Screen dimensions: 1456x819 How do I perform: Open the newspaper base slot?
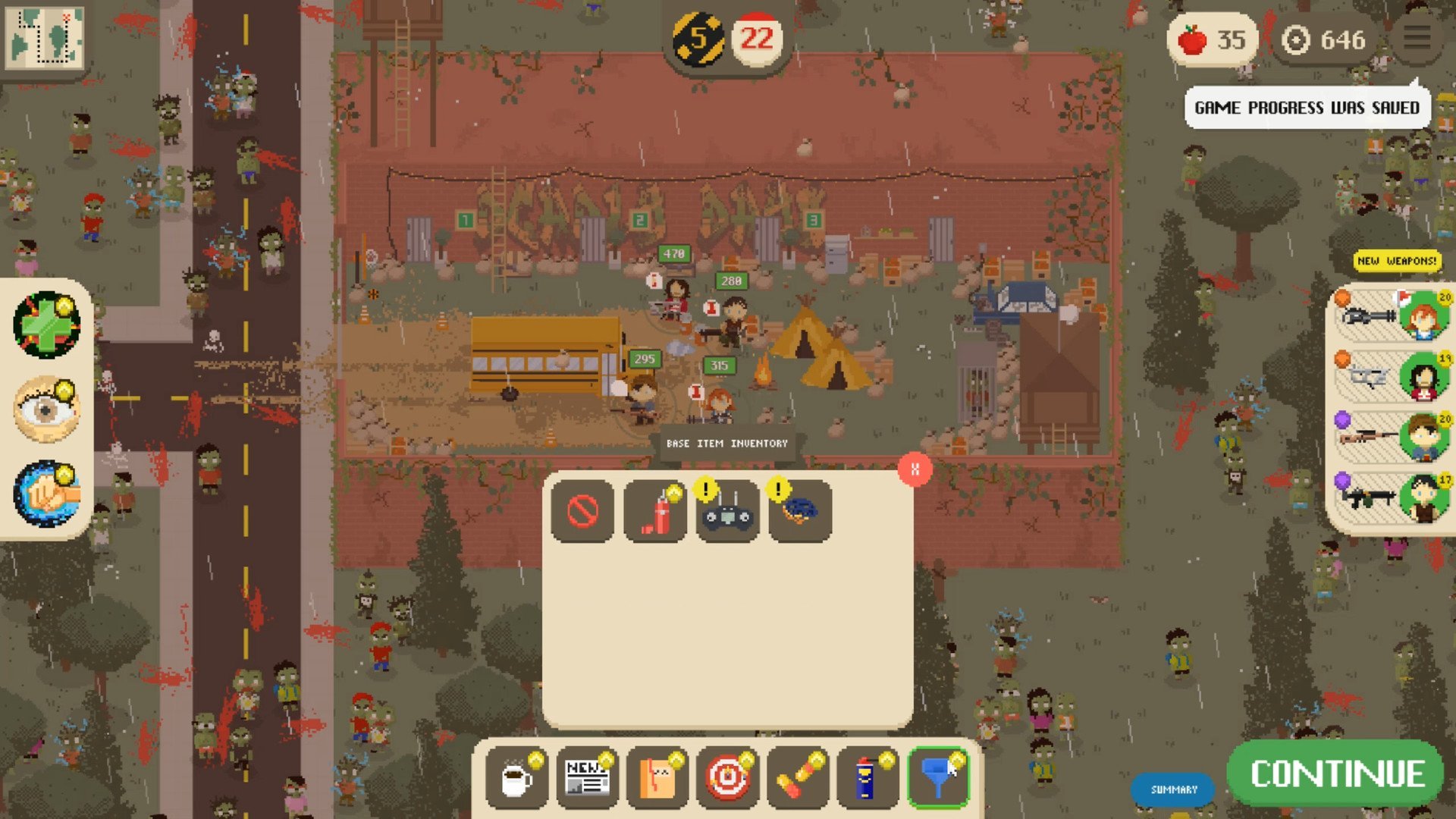pos(587,777)
